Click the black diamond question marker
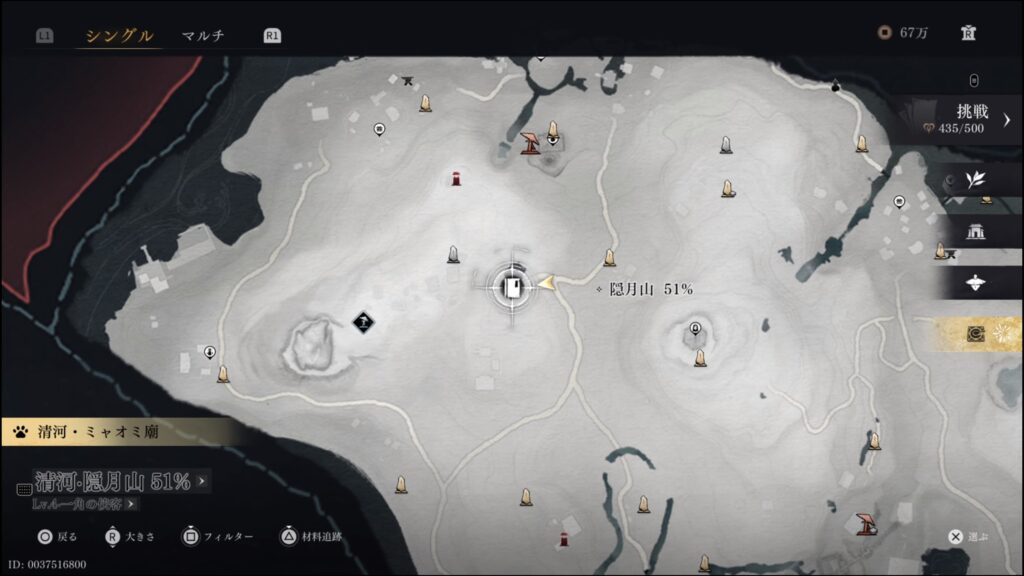The width and height of the screenshot is (1024, 576). pyautogui.click(x=364, y=321)
